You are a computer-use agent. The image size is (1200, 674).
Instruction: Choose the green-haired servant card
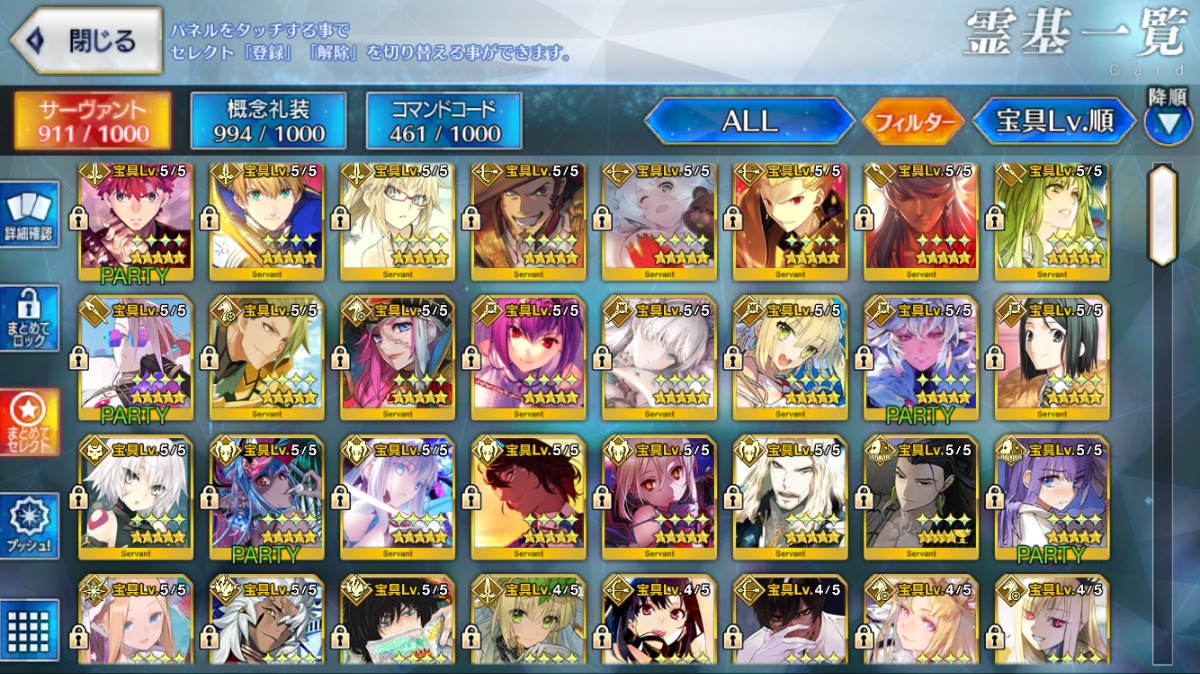(1051, 220)
